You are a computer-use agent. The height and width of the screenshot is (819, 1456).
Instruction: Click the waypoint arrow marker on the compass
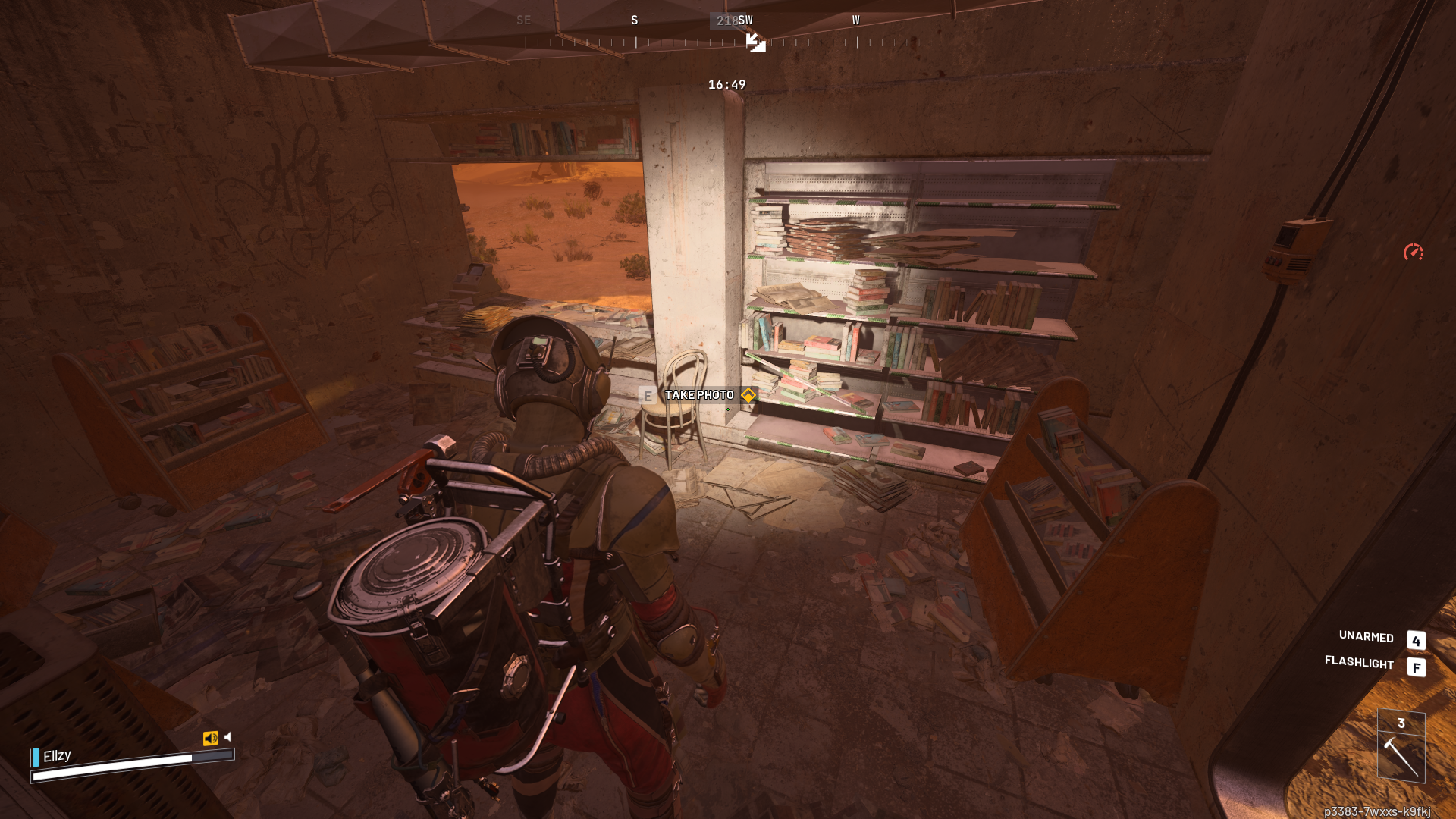(755, 42)
